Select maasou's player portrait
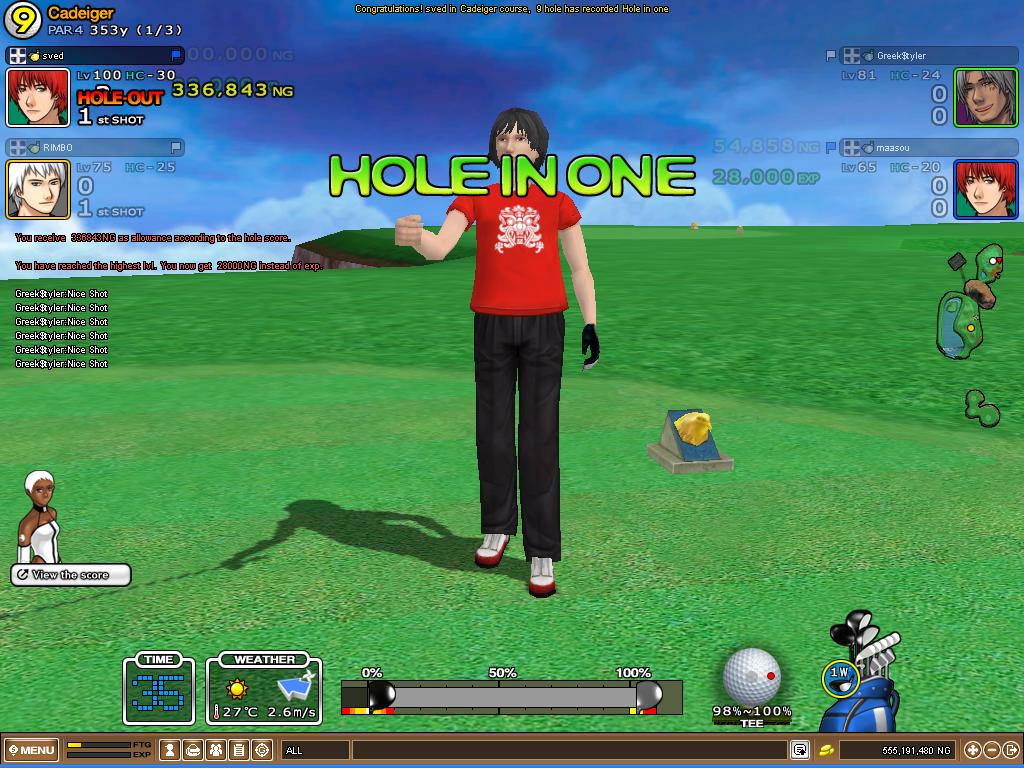The height and width of the screenshot is (768, 1024). [985, 189]
